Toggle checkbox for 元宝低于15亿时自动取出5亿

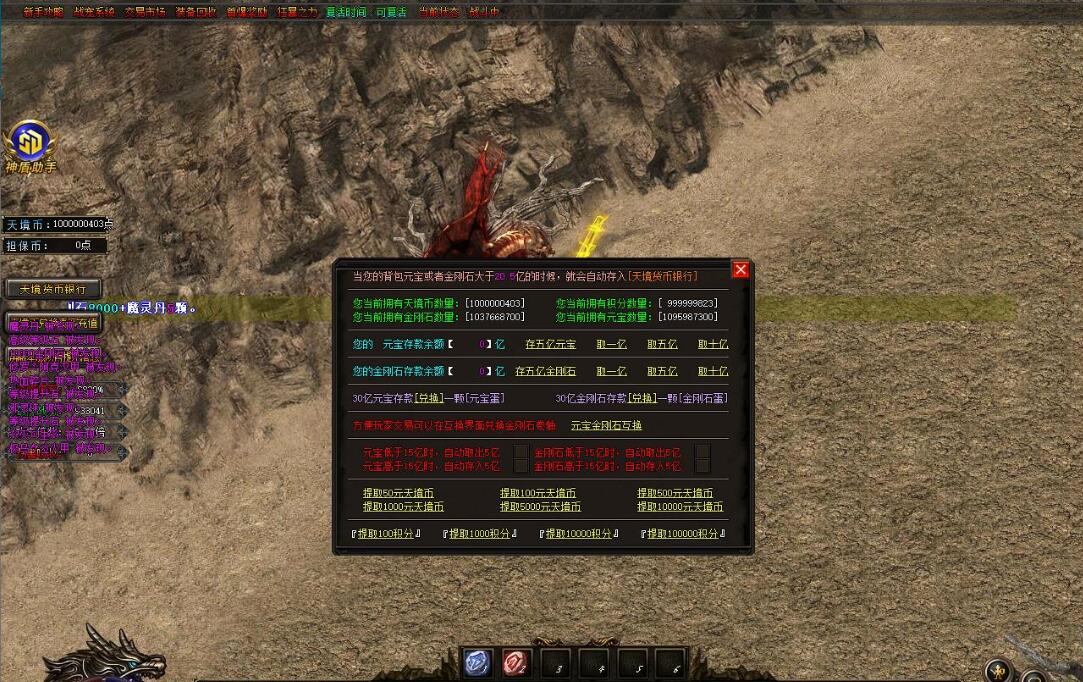(x=520, y=452)
